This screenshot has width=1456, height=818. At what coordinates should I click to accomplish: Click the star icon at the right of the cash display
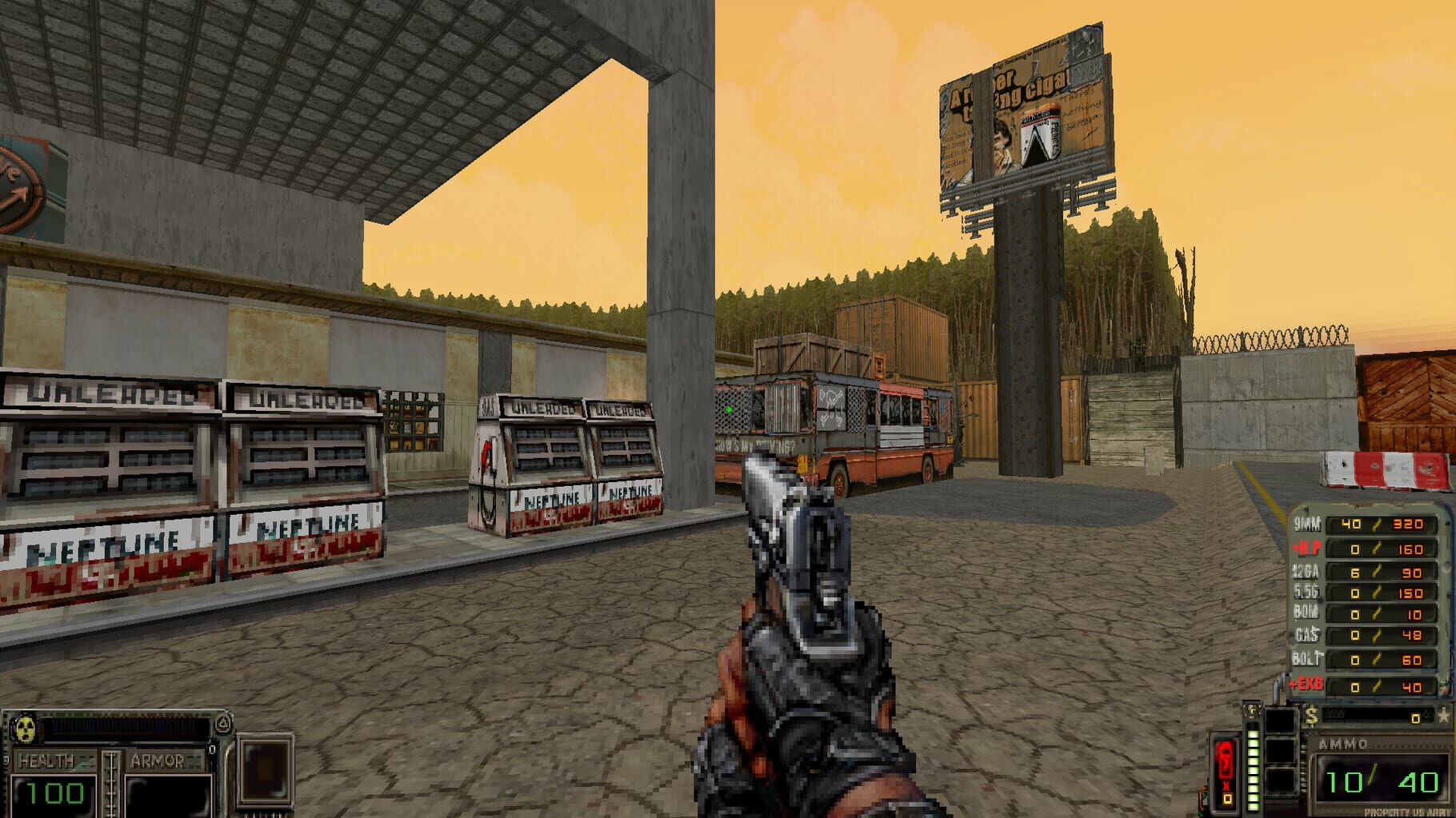(x=1444, y=716)
